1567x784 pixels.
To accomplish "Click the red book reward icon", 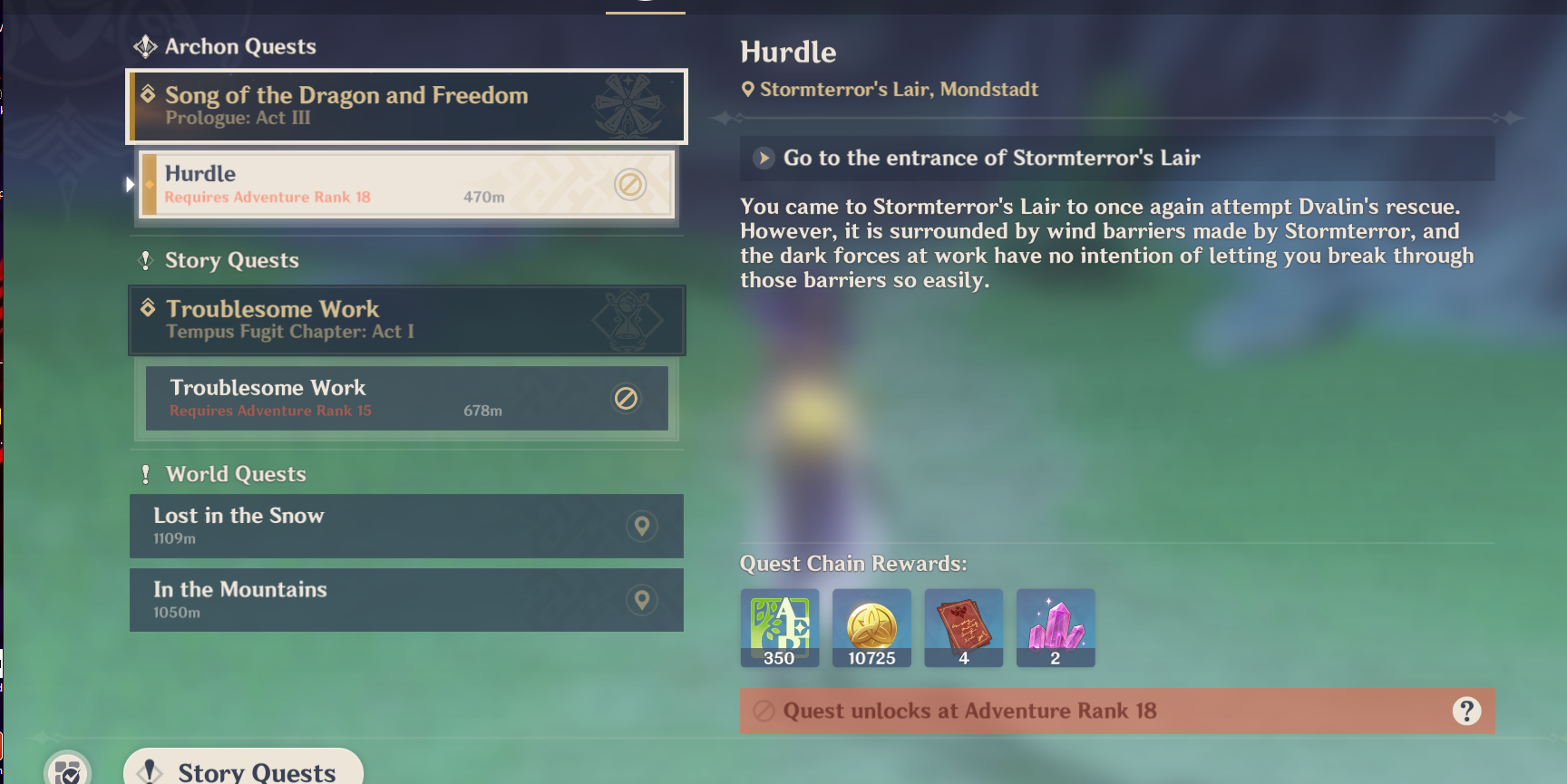I will click(x=964, y=627).
